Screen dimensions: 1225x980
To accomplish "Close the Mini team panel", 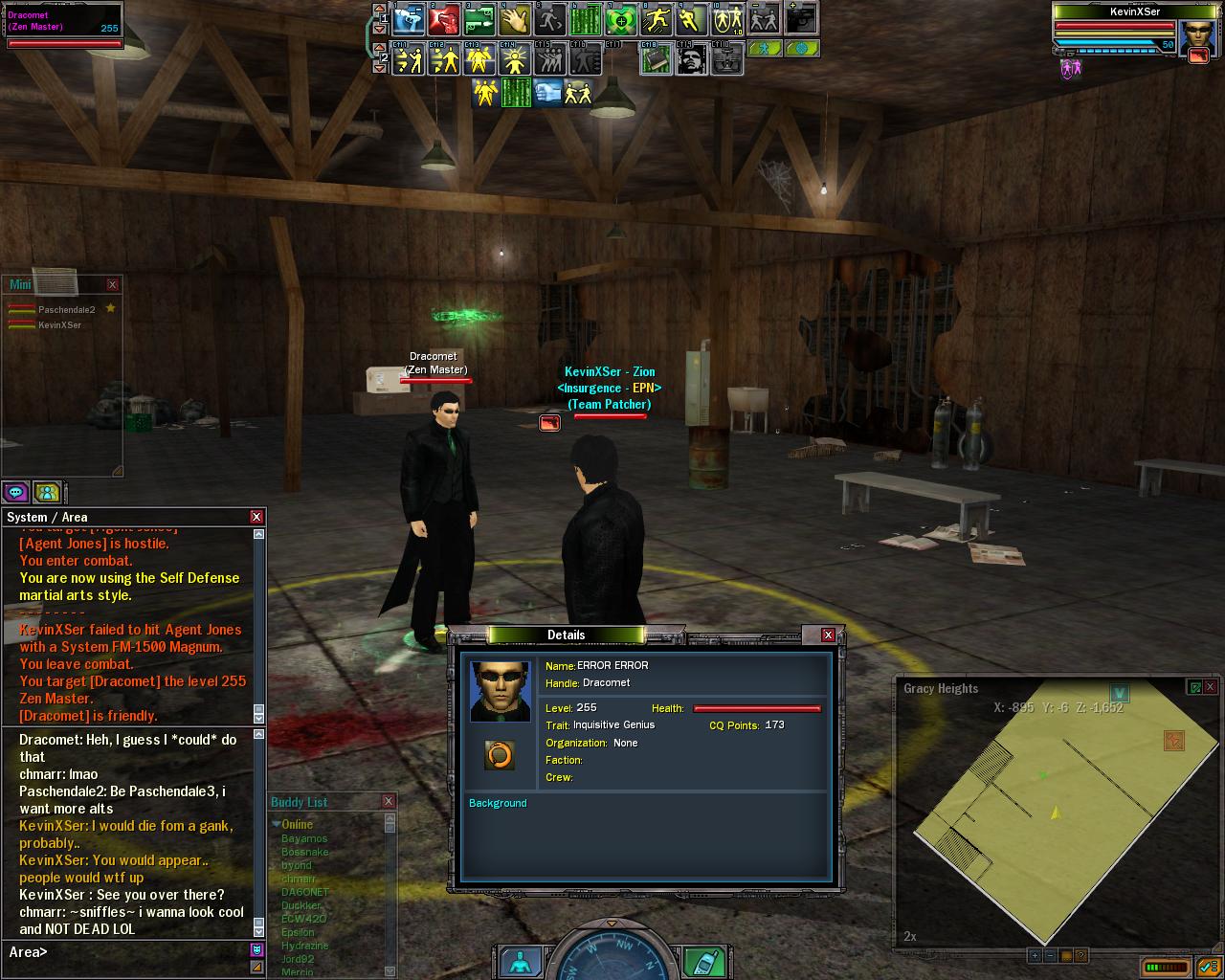I will click(x=112, y=284).
